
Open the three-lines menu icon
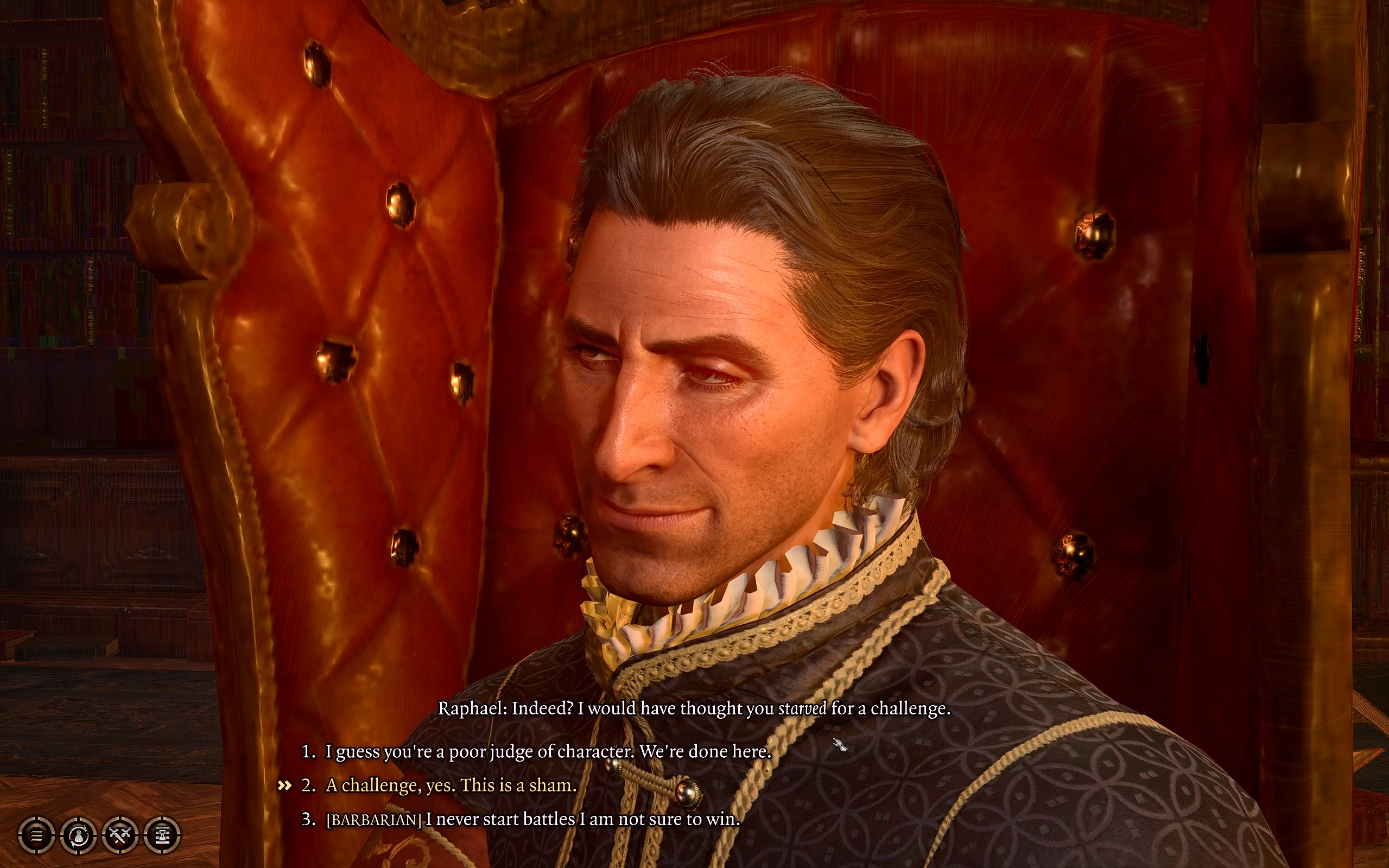36,835
